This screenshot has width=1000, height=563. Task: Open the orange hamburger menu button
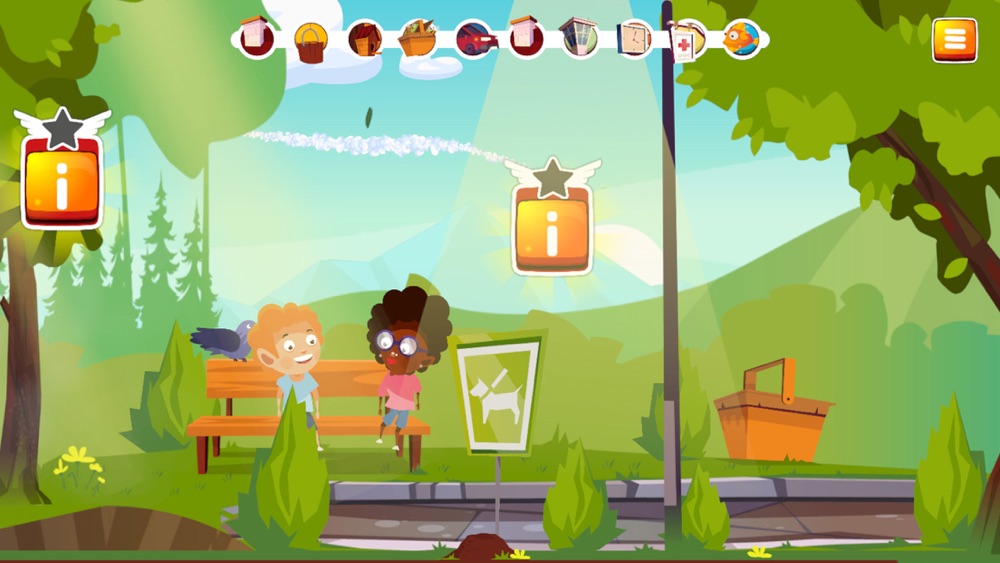(955, 40)
